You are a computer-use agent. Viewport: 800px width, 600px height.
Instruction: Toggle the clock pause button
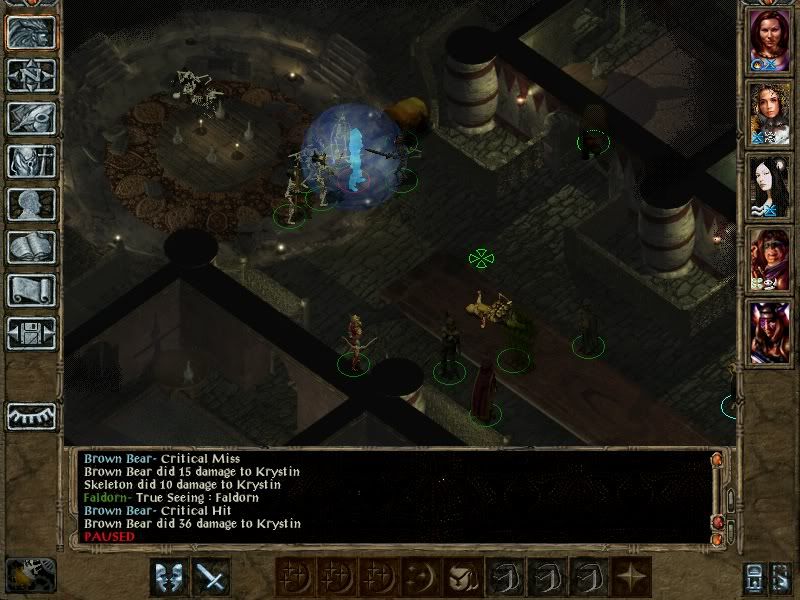click(30, 575)
